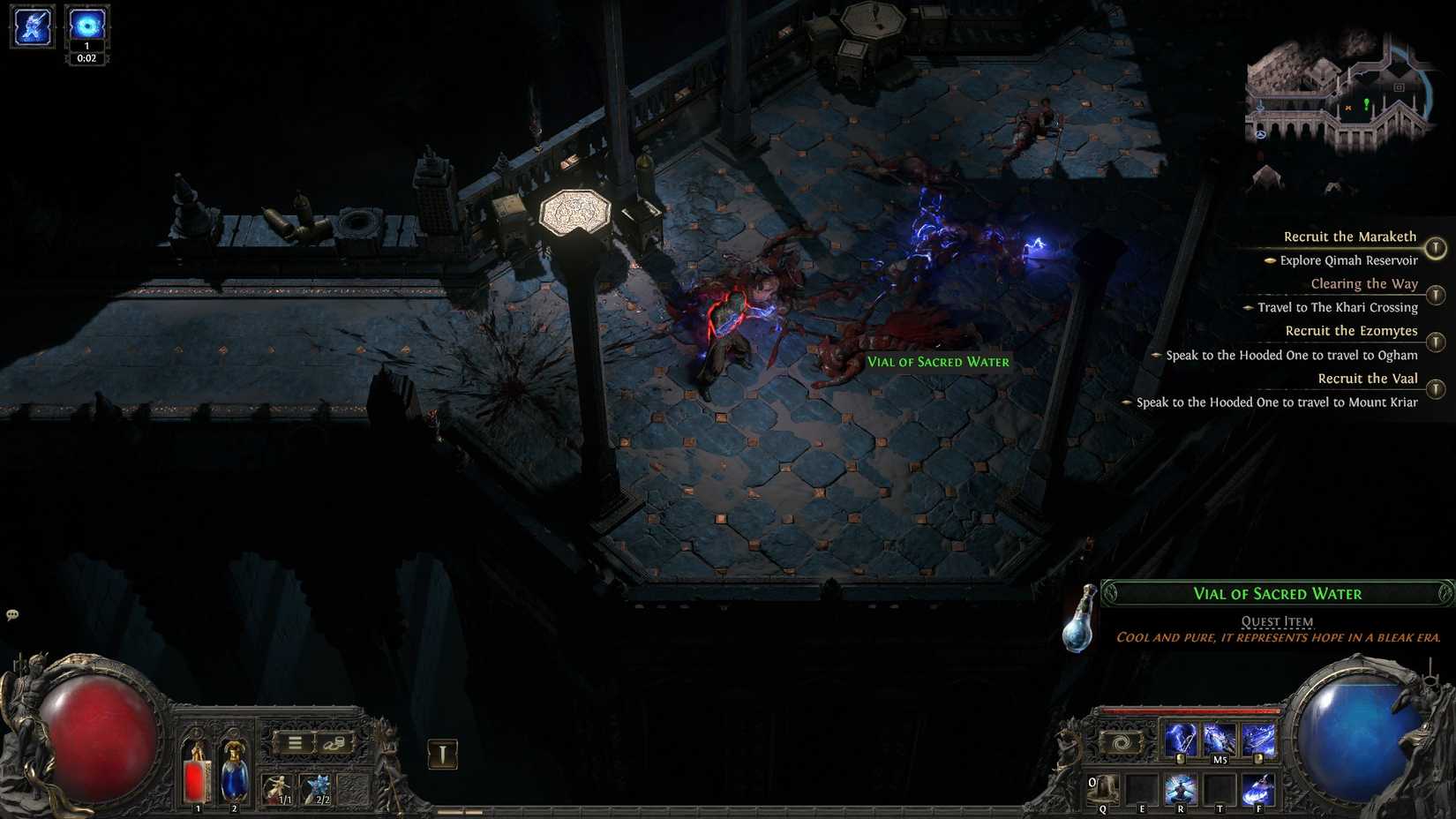The width and height of the screenshot is (1456, 819).
Task: Expand the Explore Qimah Reservoir objective
Action: (x=1269, y=261)
